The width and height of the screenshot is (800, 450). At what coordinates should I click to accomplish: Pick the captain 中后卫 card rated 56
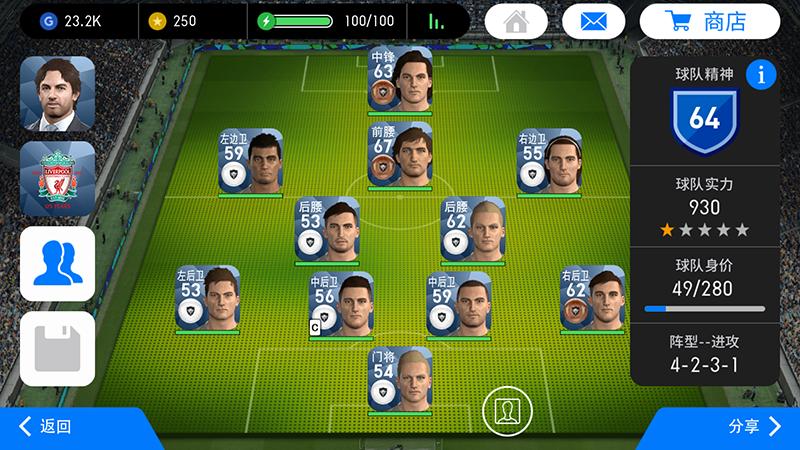tap(341, 304)
